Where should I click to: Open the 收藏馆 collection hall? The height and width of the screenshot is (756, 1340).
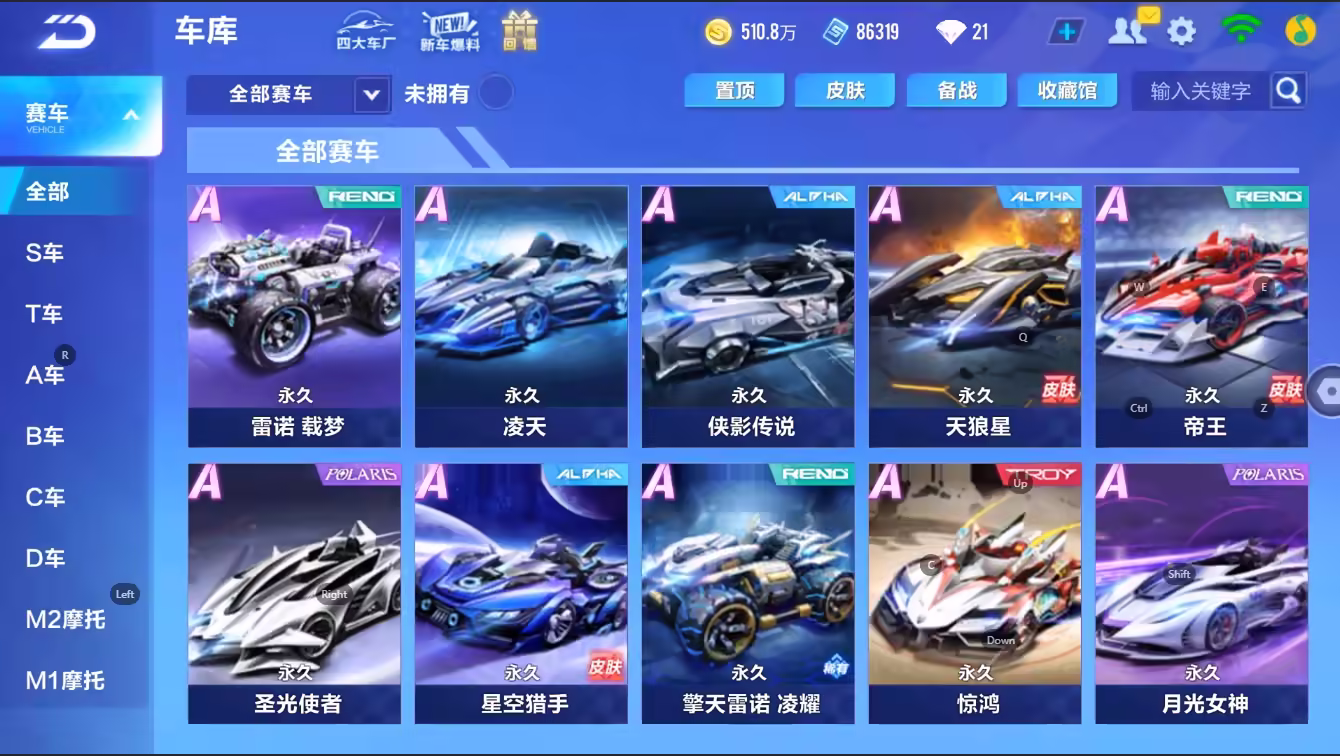(x=1067, y=90)
